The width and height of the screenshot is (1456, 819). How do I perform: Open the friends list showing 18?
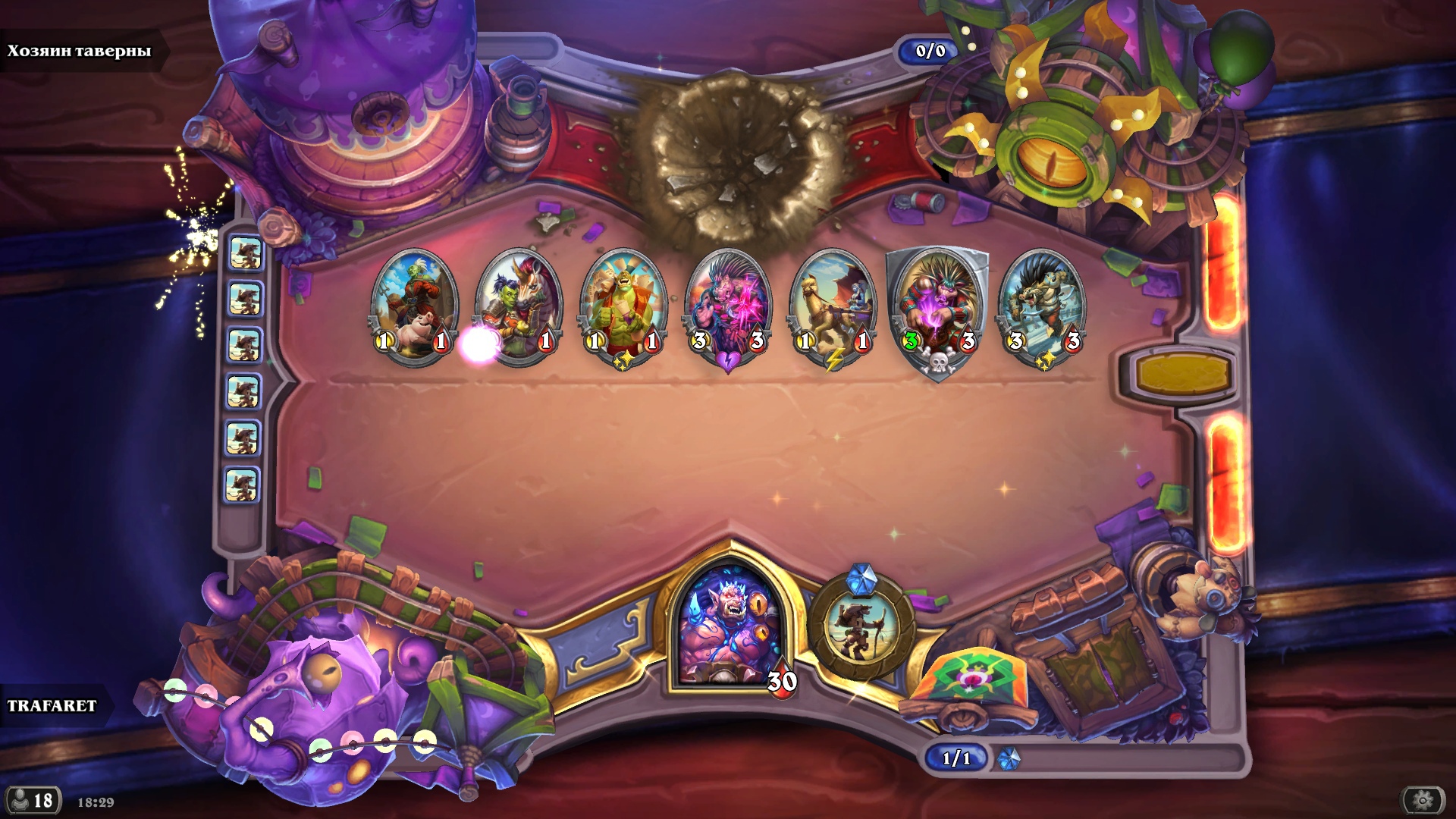point(33,800)
